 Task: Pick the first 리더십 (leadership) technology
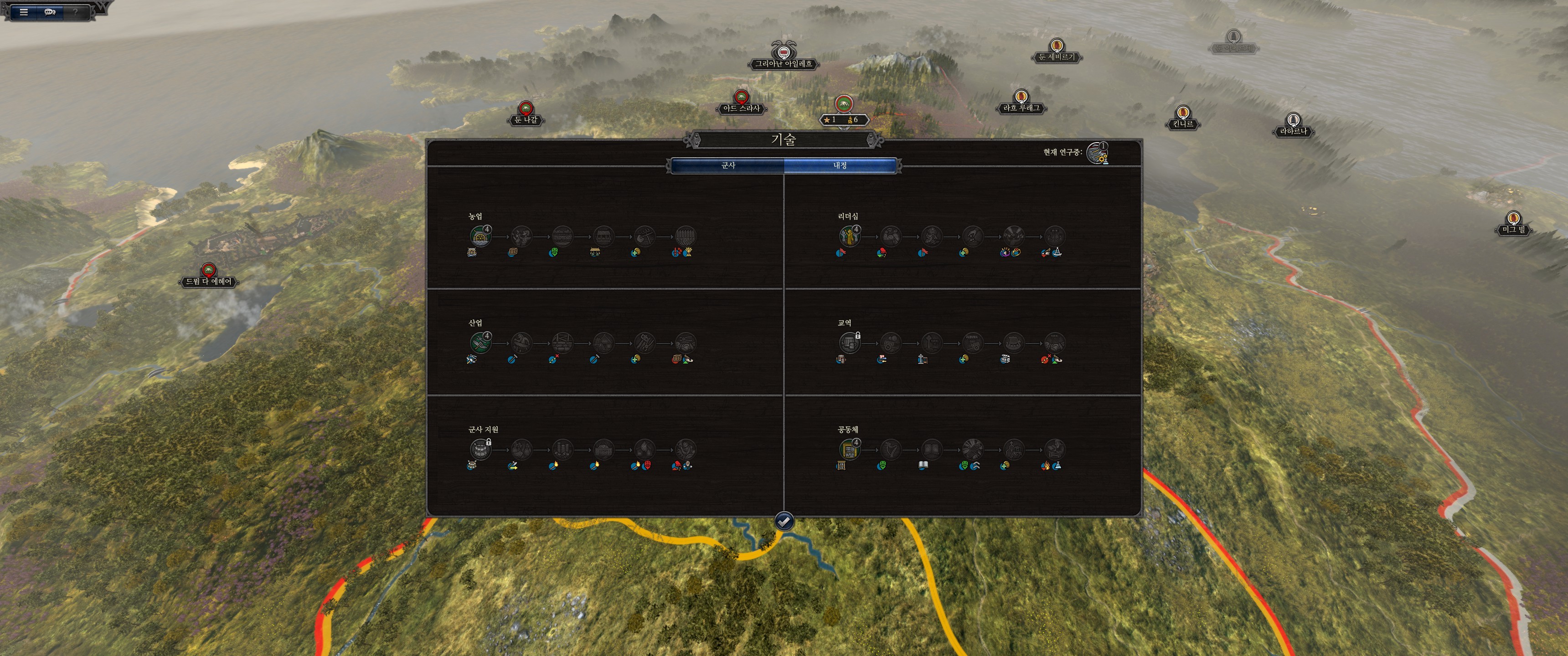(849, 236)
